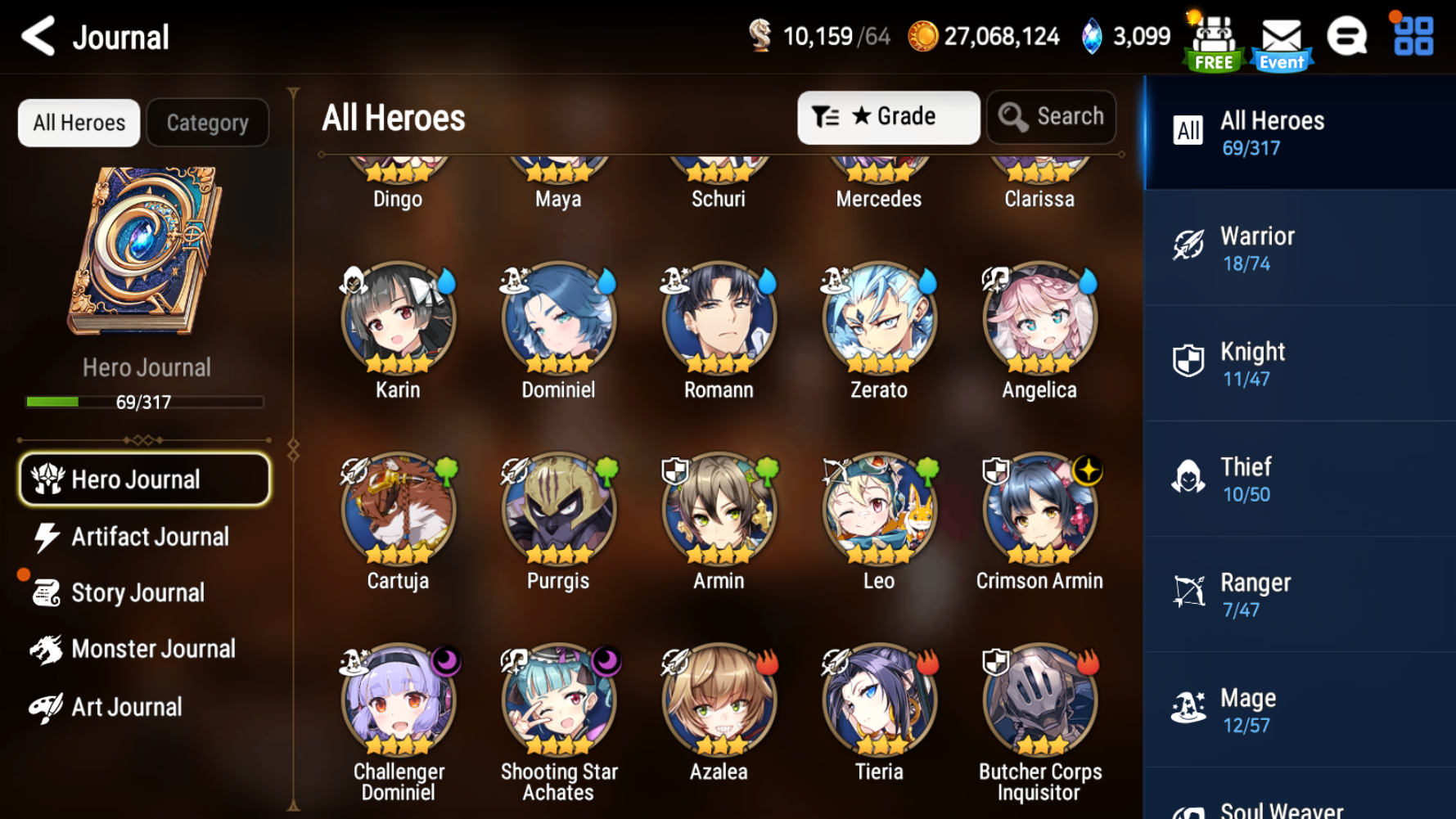This screenshot has width=1456, height=819.
Task: Select the All Heroes class filter
Action: pos(1300,132)
